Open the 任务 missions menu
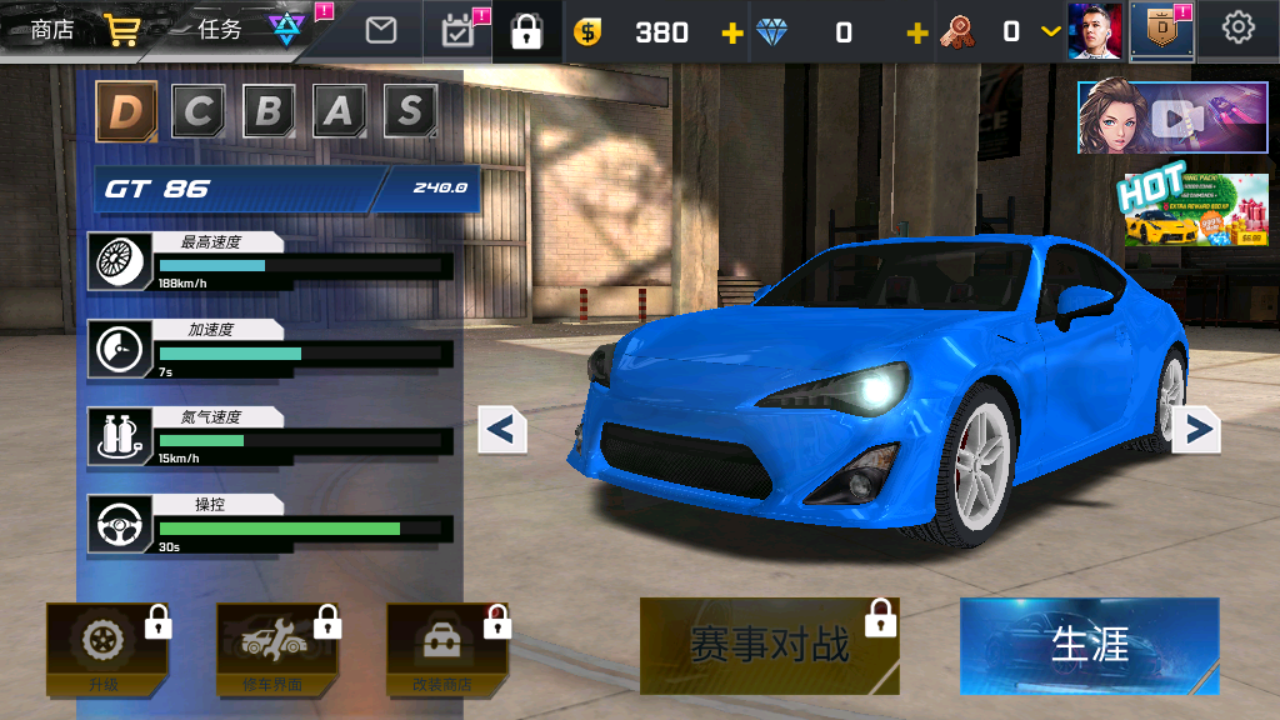The image size is (1280, 720). tap(222, 30)
